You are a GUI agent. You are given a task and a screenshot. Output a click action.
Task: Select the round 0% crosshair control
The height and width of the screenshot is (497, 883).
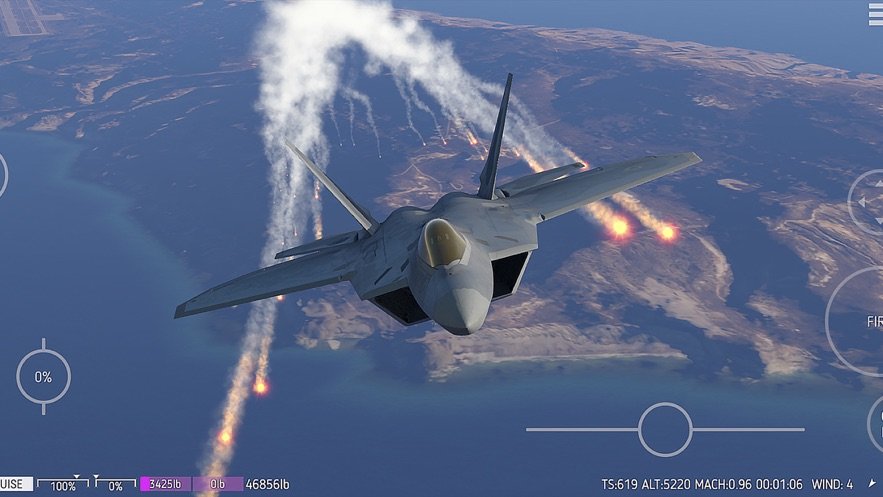coord(43,377)
